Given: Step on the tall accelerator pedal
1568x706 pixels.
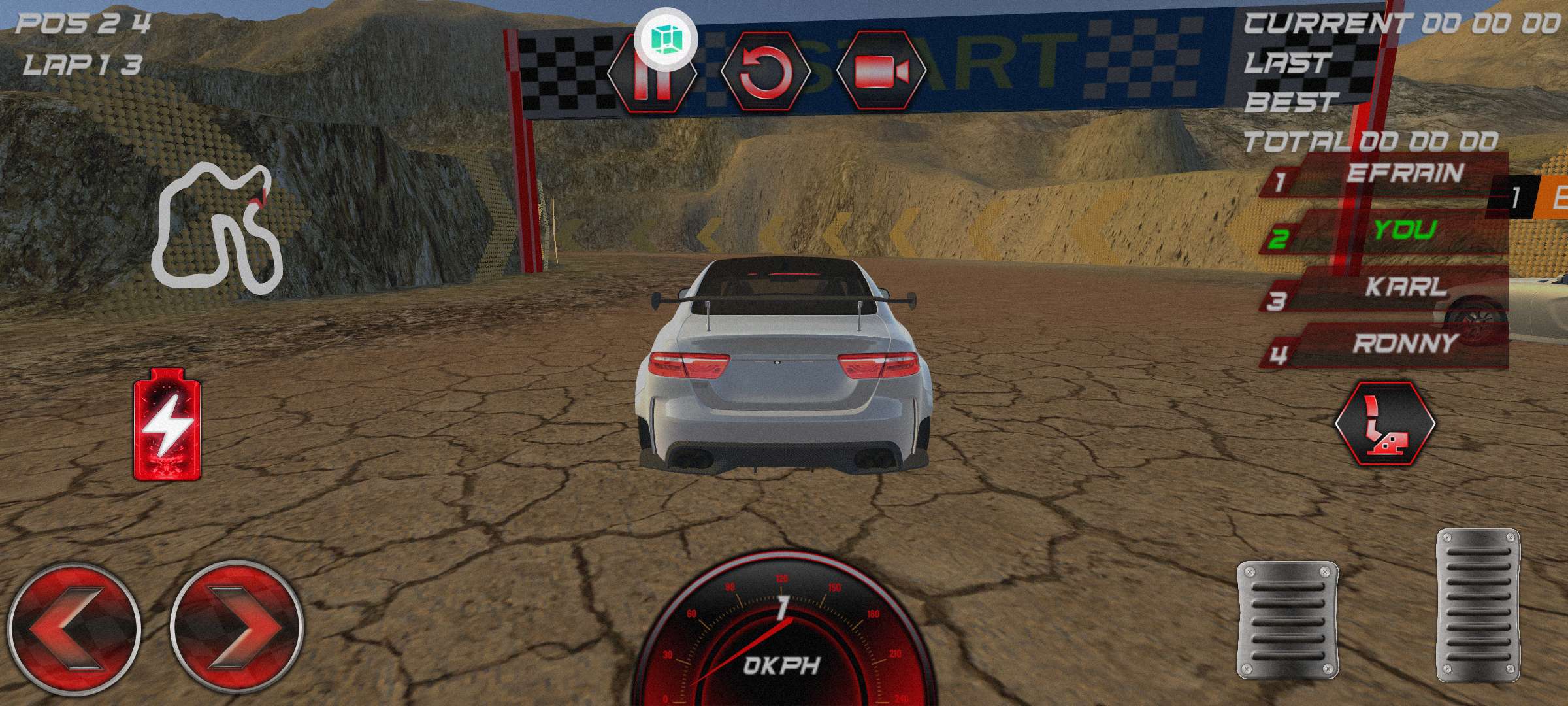Looking at the screenshot, I should [1478, 605].
